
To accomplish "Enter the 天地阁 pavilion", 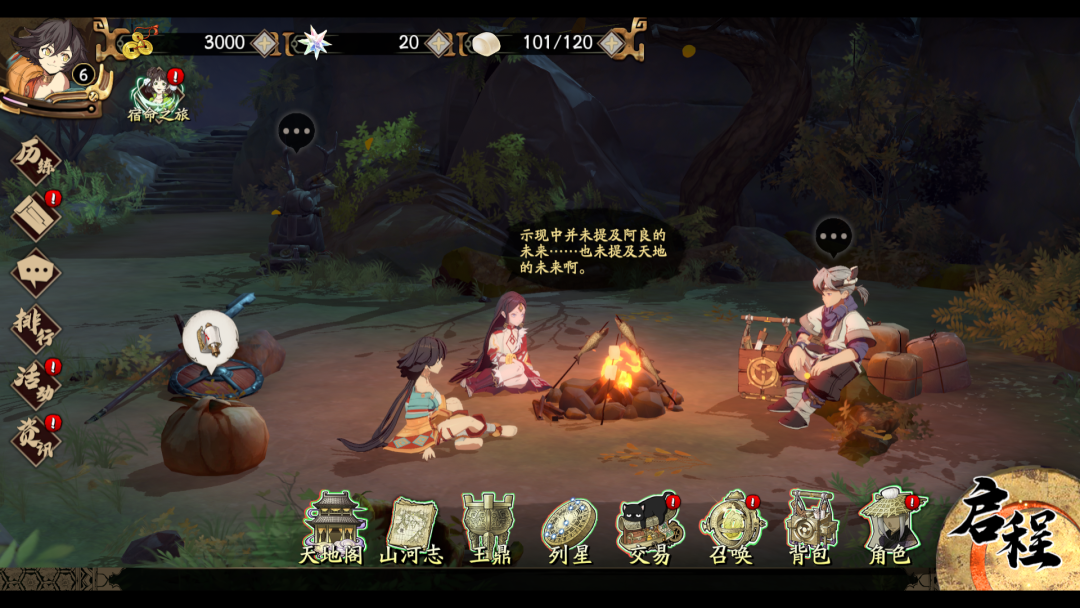I will [x=334, y=527].
